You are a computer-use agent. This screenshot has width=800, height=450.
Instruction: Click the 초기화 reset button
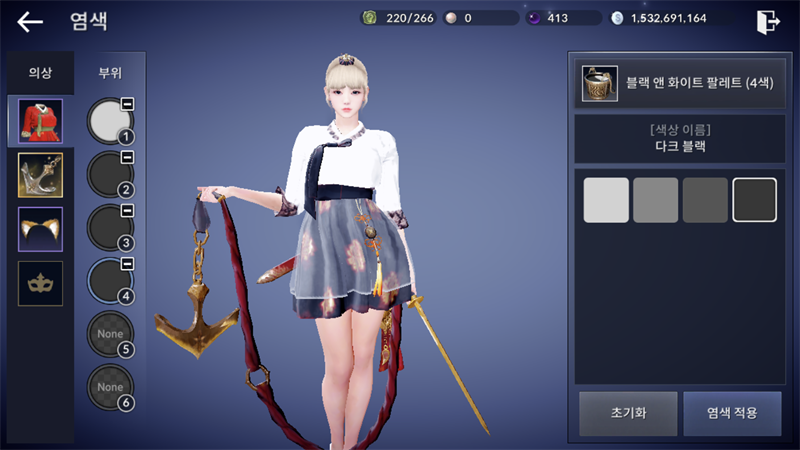coord(627,413)
